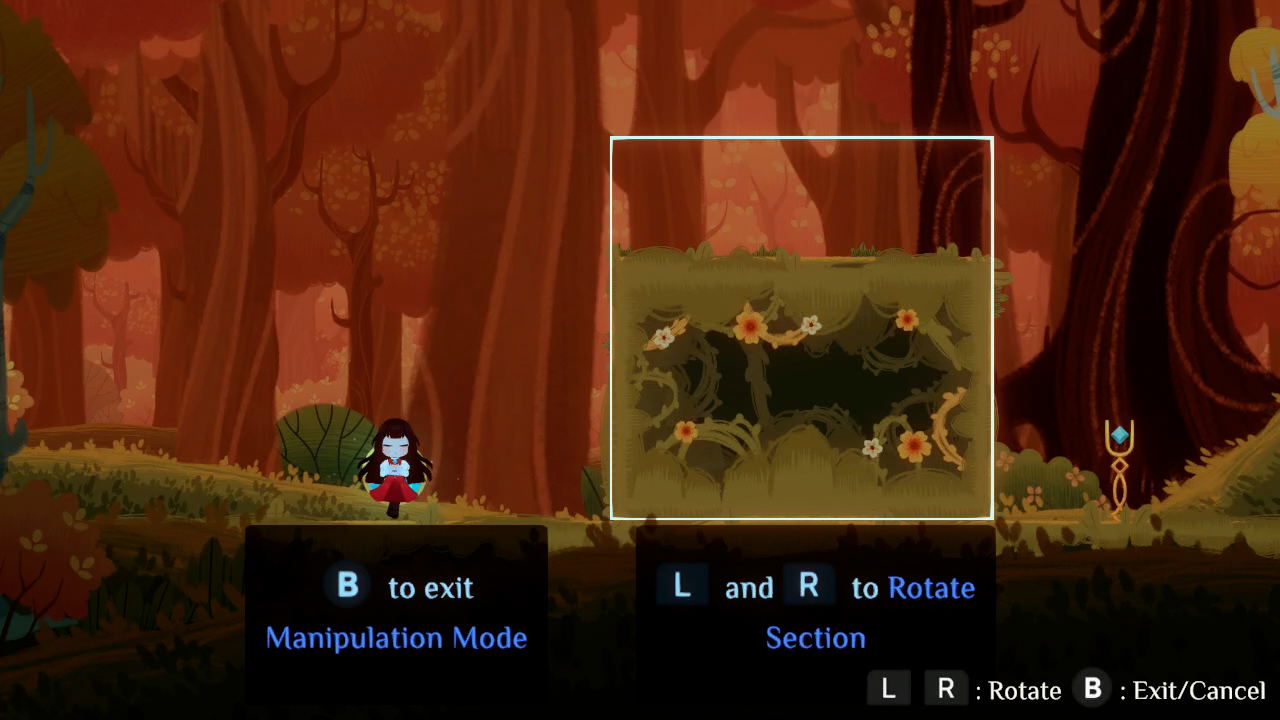Click the L button icon in the center prompt
This screenshot has height=720, width=1280.
click(x=681, y=587)
